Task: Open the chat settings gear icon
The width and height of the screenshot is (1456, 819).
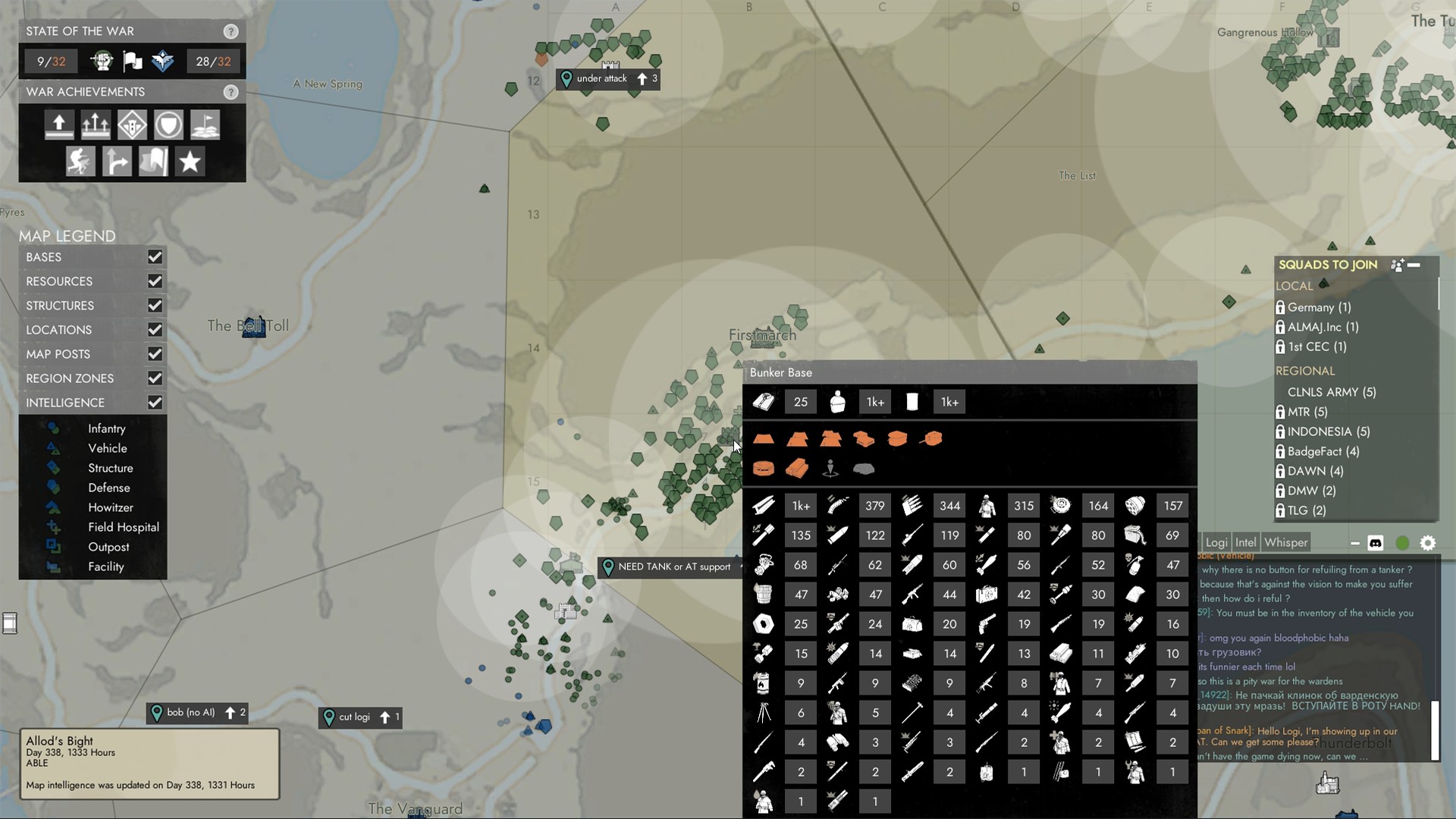Action: 1429,543
